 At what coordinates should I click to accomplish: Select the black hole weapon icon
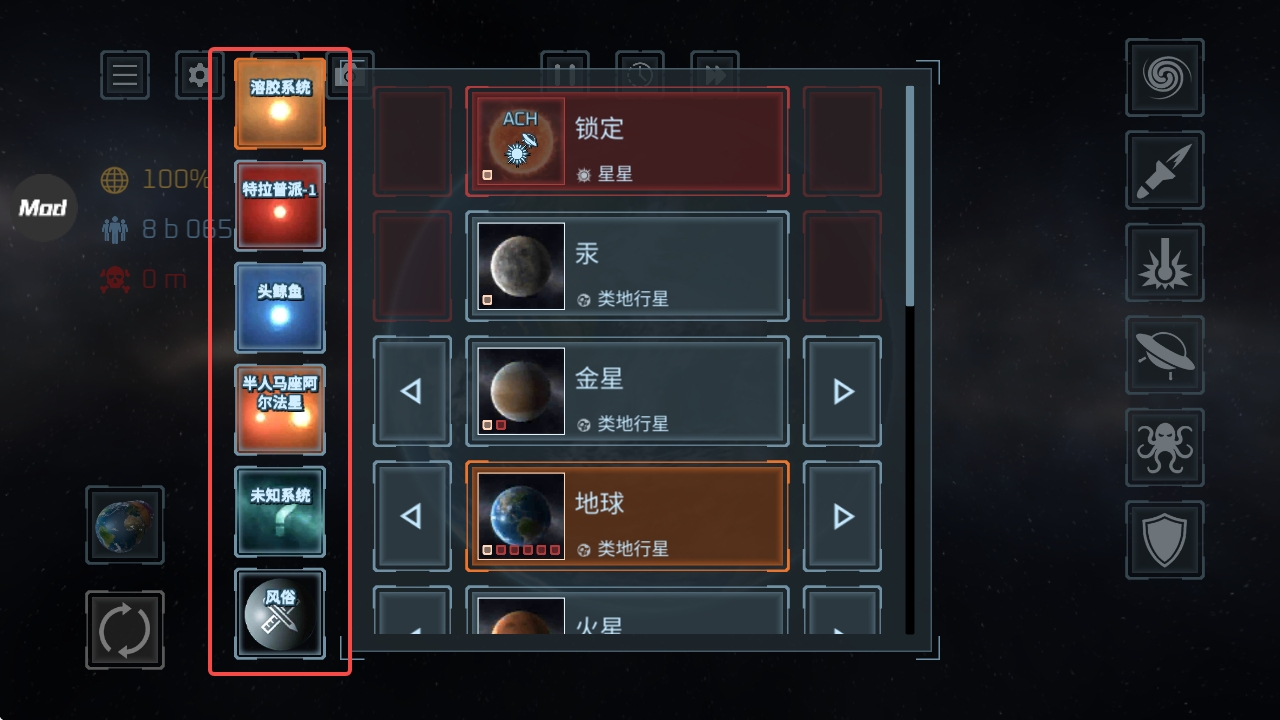pyautogui.click(x=1164, y=78)
